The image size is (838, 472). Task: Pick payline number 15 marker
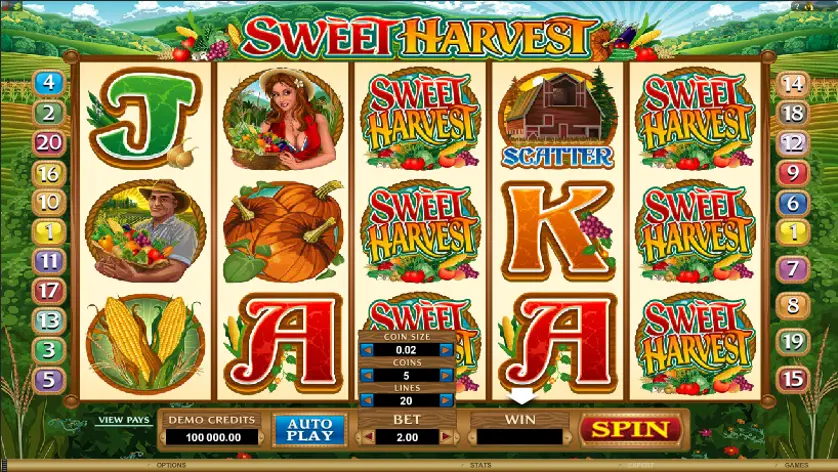point(792,379)
